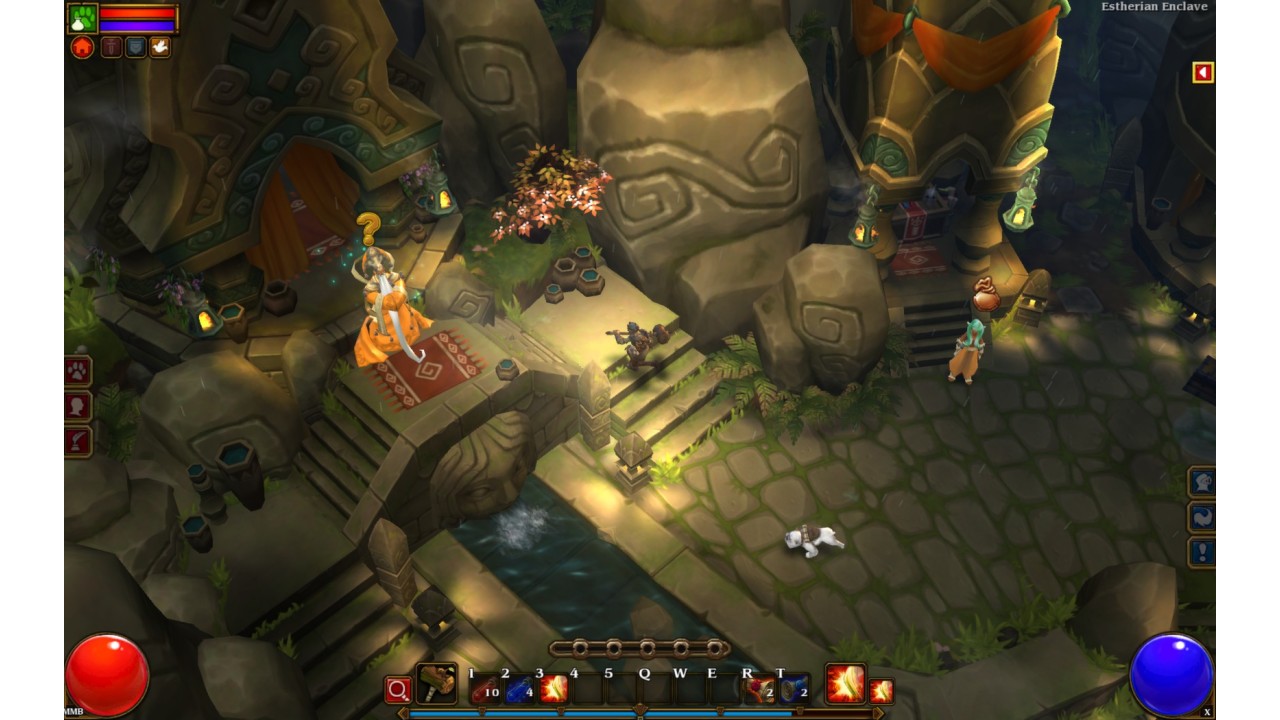Select the large left-mouse fire slash skill
The image size is (1280, 720).
(x=845, y=685)
